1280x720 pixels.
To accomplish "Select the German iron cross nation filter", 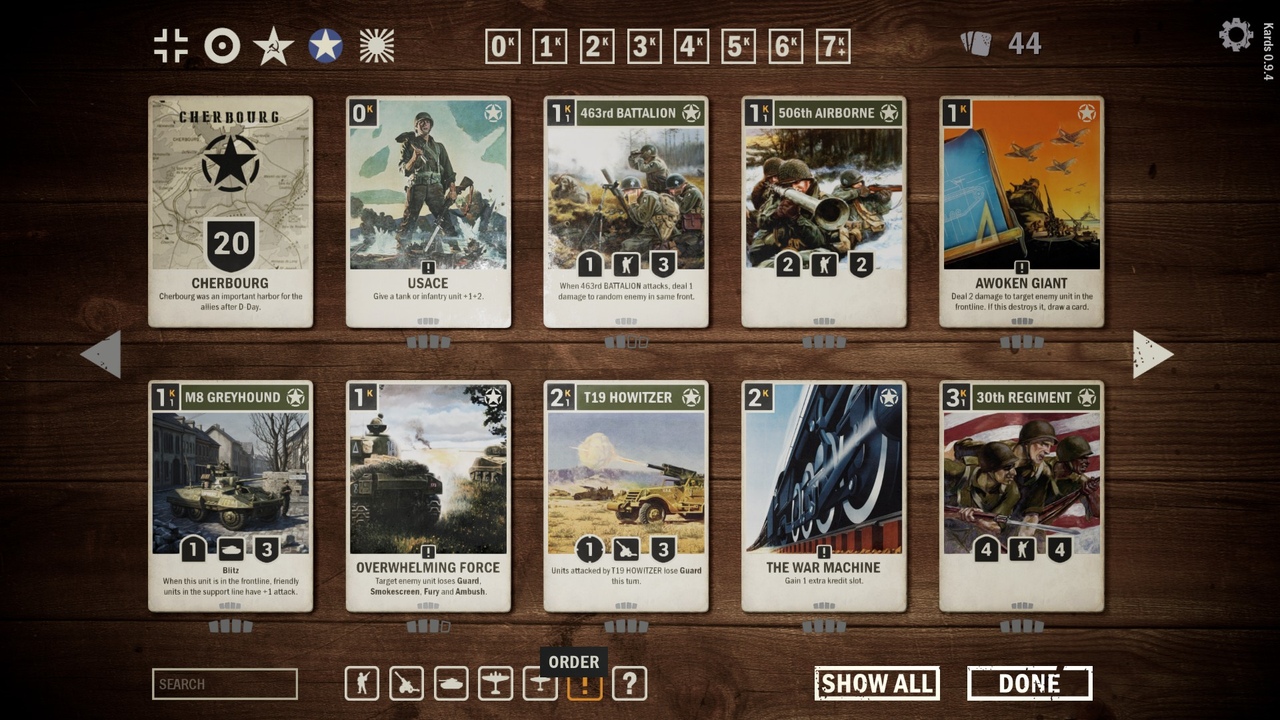I will (x=171, y=46).
